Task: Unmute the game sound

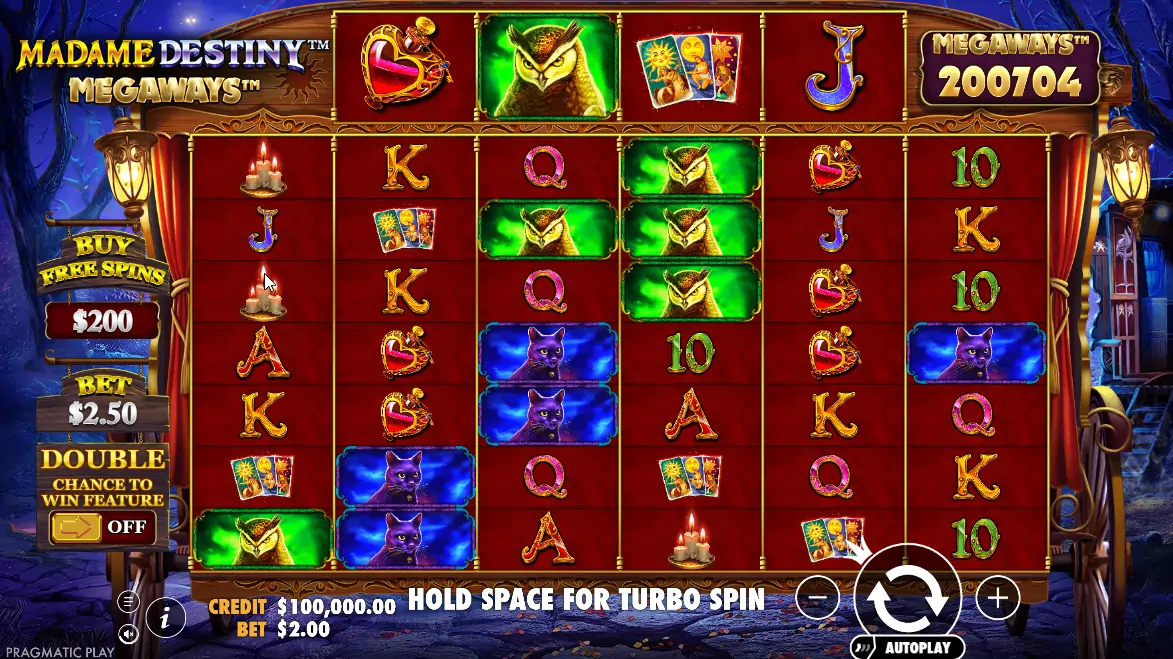Action: (x=128, y=633)
